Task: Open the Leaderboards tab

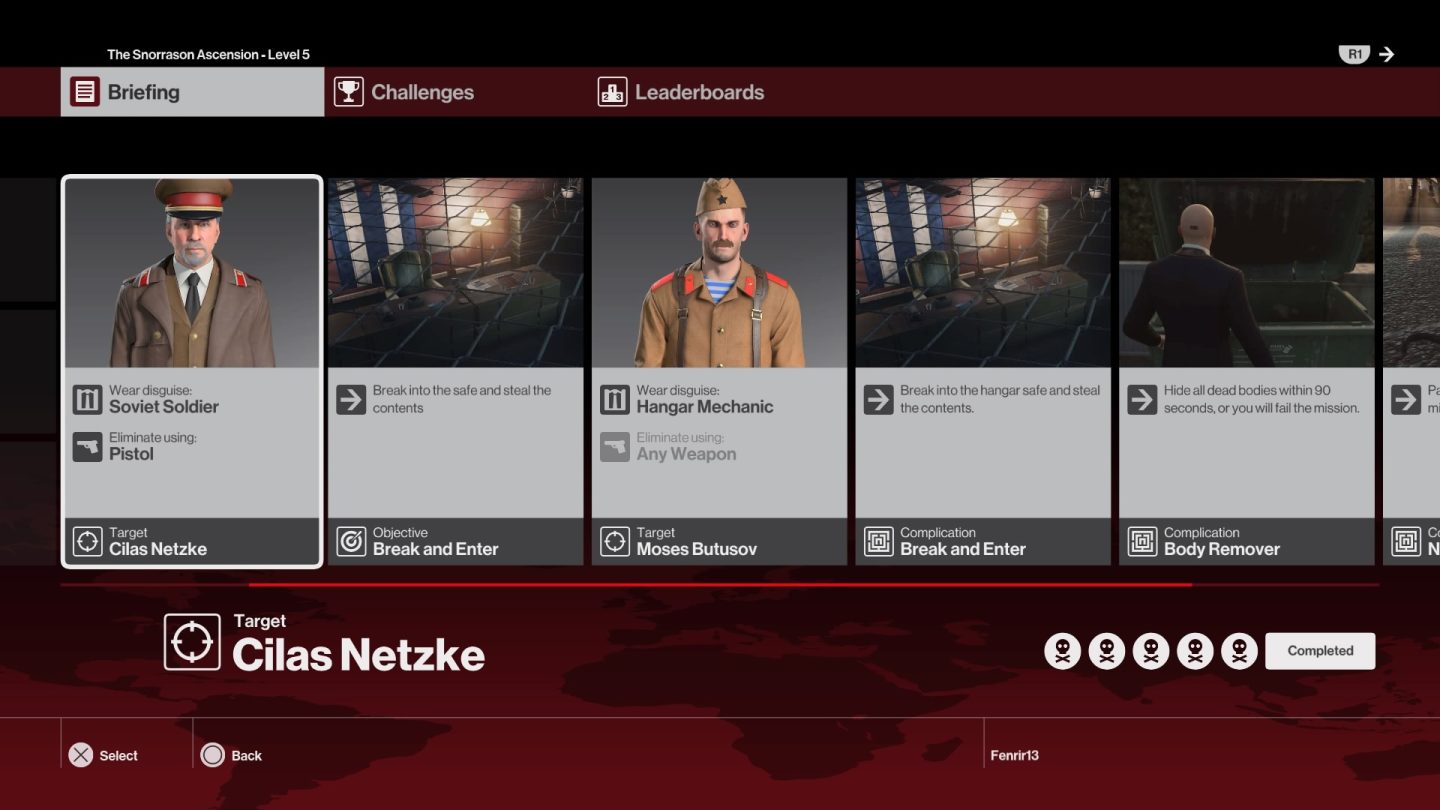Action: [699, 92]
